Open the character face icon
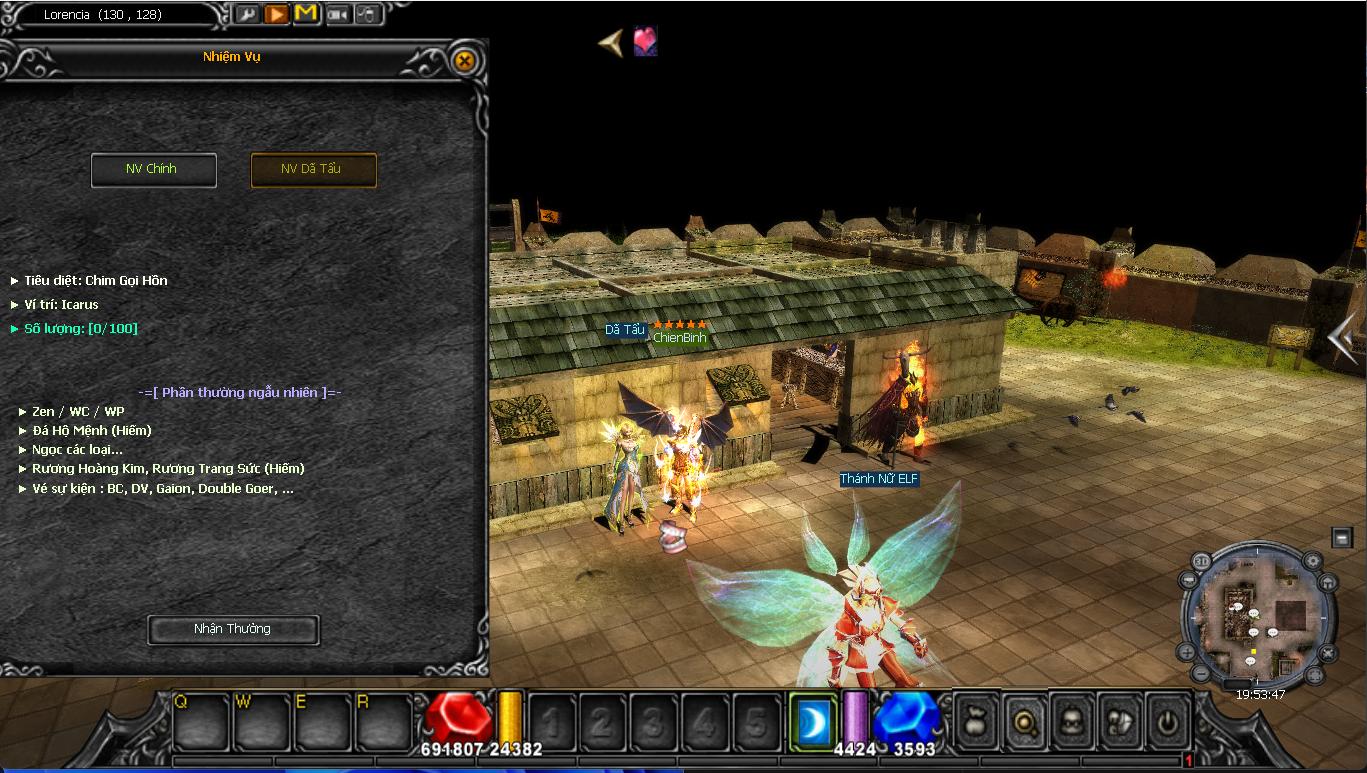The width and height of the screenshot is (1367, 773). (x=1071, y=720)
